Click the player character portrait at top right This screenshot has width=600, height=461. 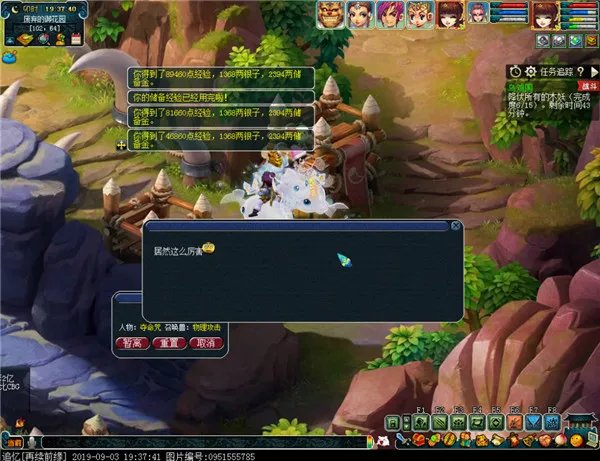(x=543, y=14)
